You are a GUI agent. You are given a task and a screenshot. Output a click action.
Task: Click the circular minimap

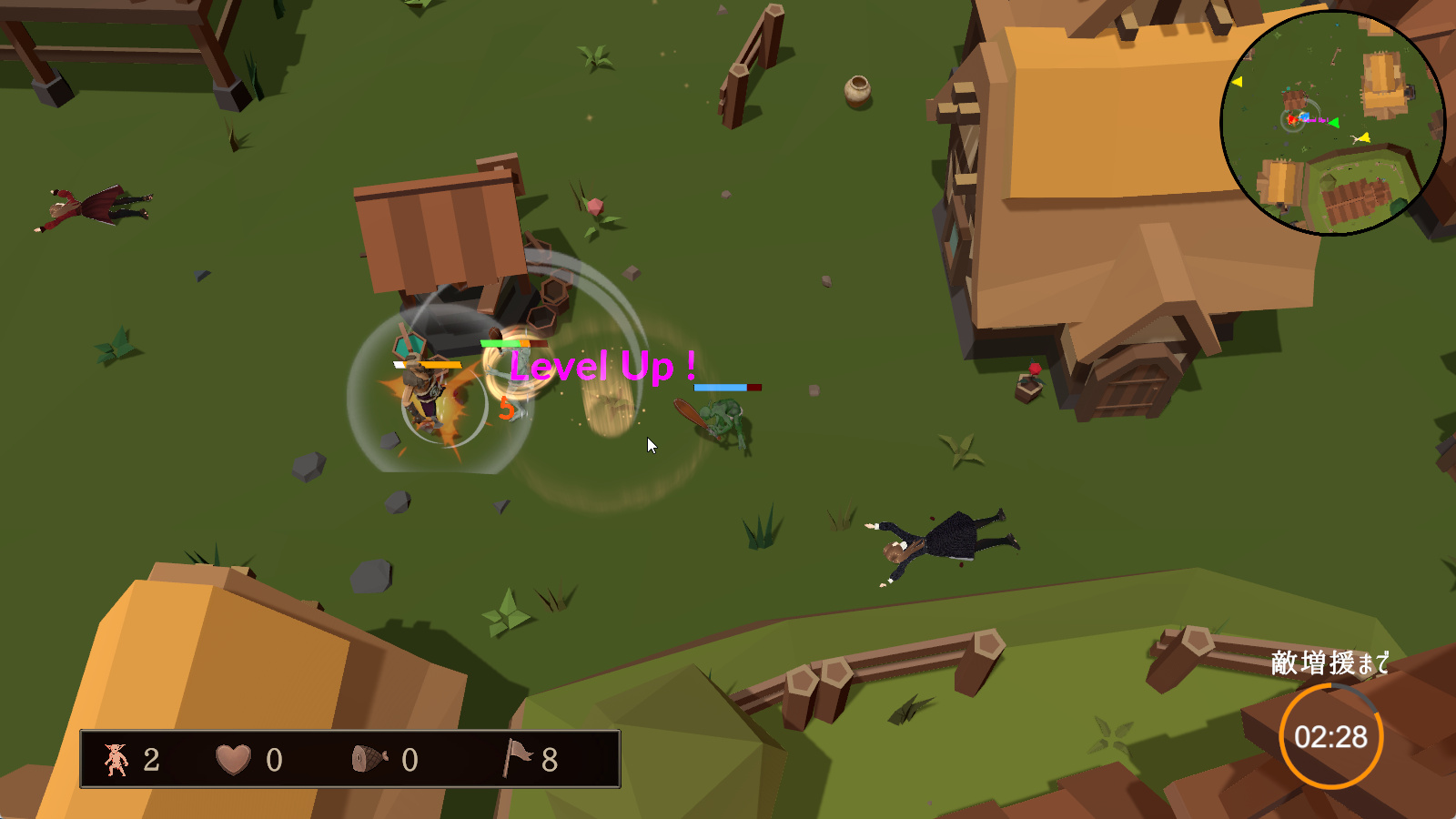[x=1331, y=123]
